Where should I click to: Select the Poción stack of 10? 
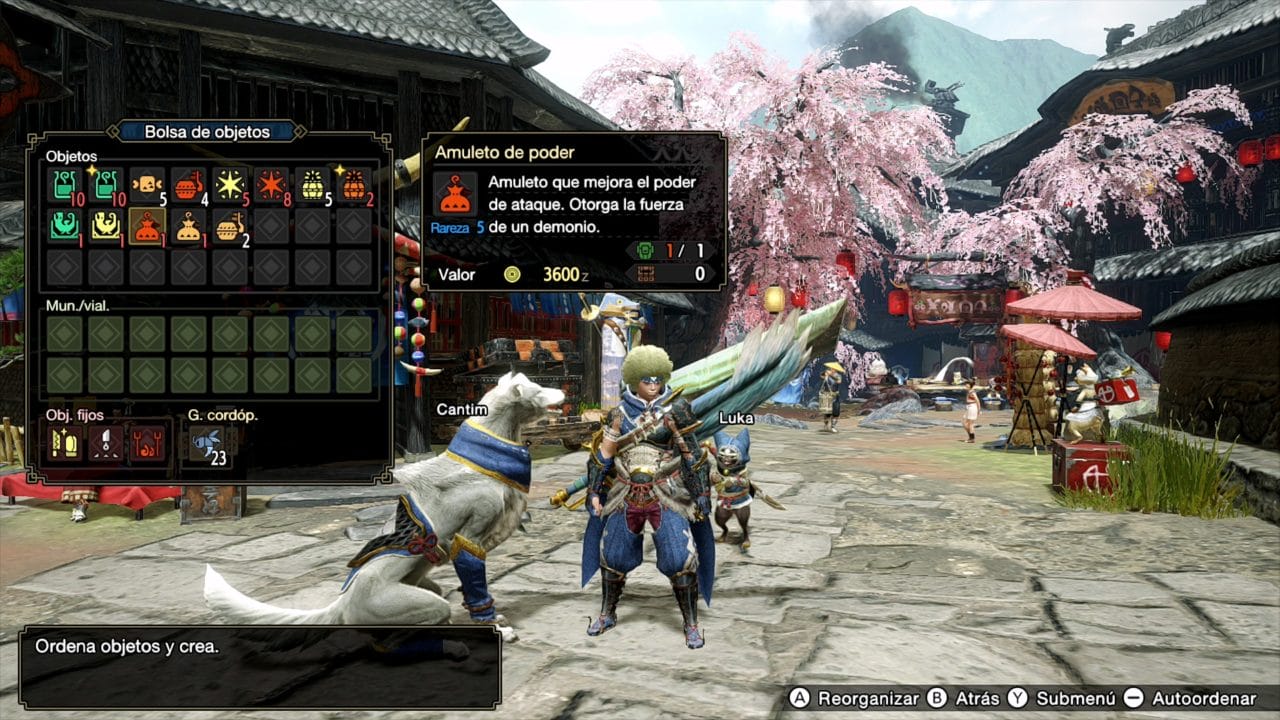point(65,185)
